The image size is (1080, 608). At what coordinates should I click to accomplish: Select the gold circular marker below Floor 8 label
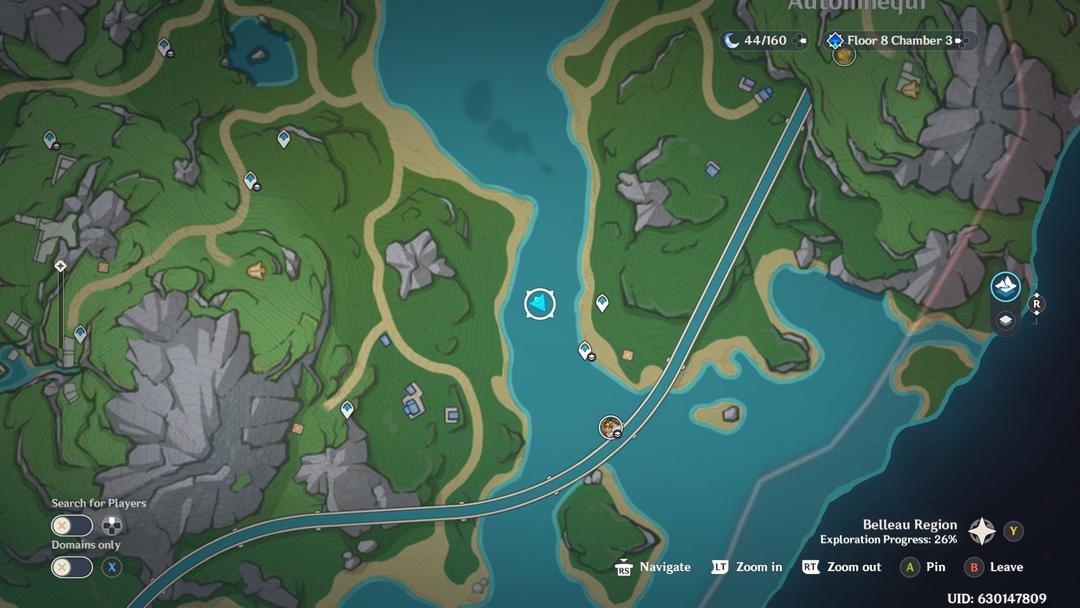[x=844, y=55]
